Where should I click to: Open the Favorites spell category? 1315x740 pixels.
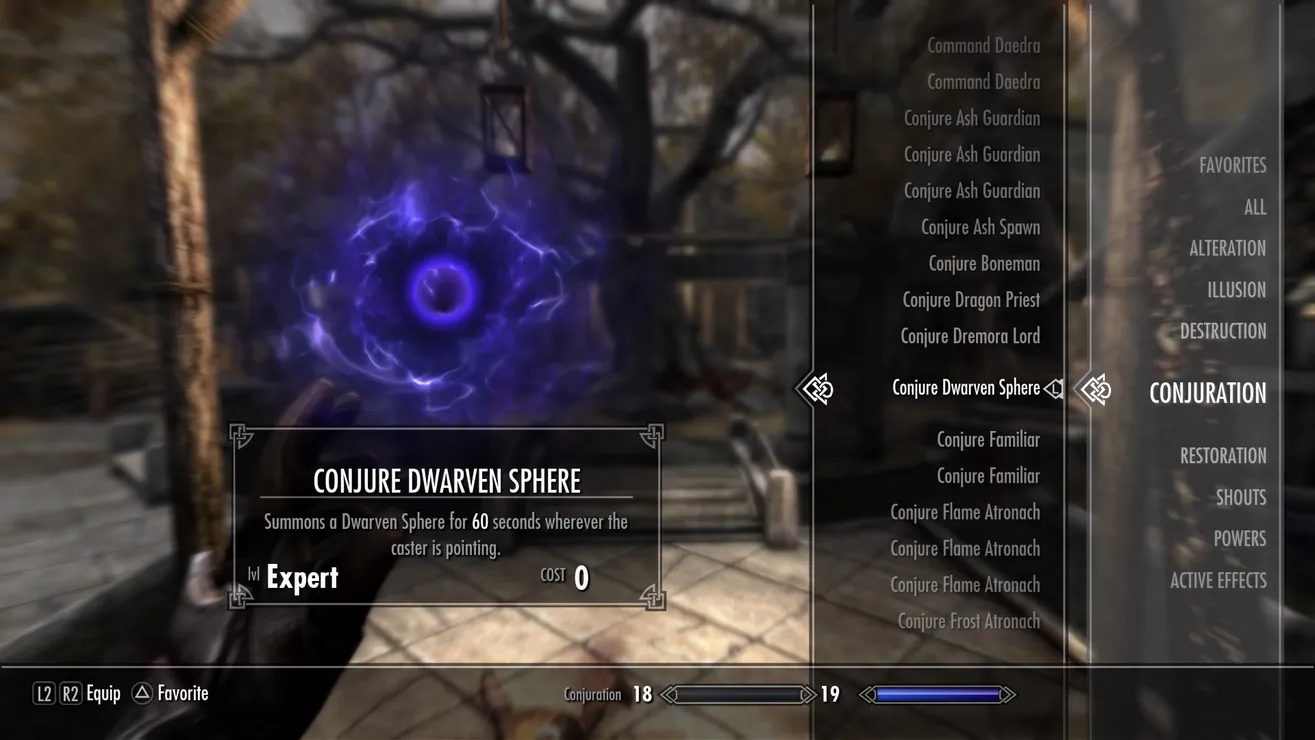1232,166
